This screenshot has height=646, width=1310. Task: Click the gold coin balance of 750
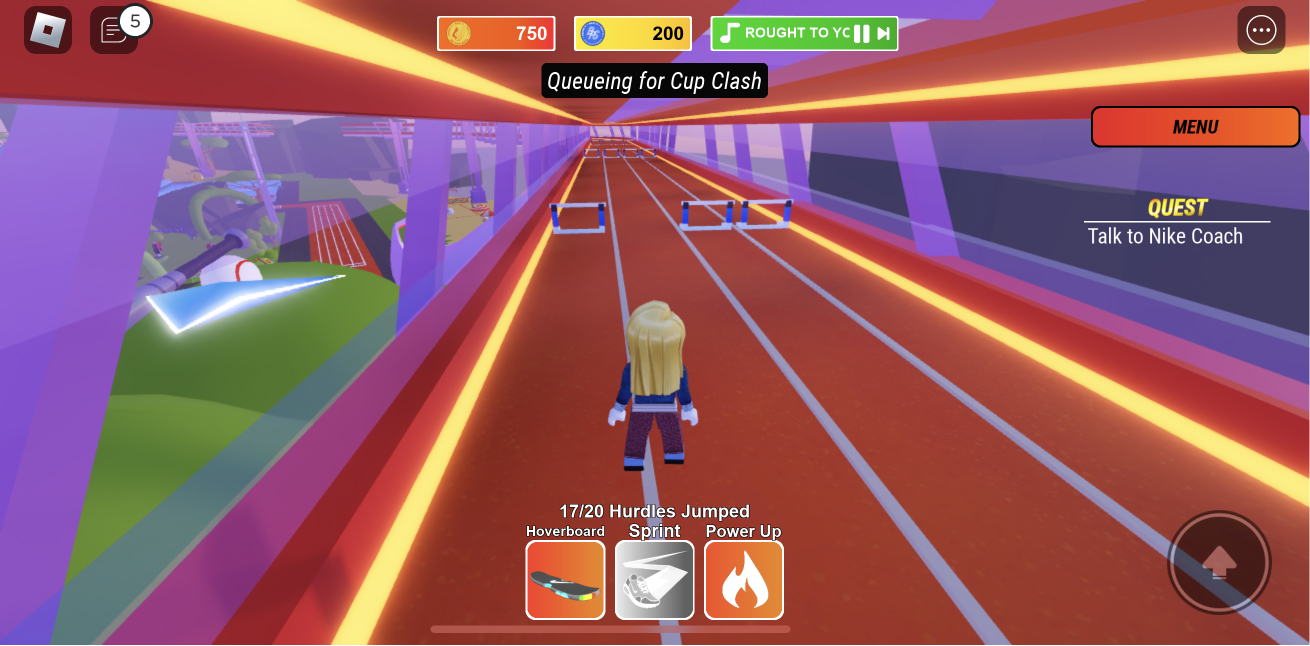click(x=496, y=33)
